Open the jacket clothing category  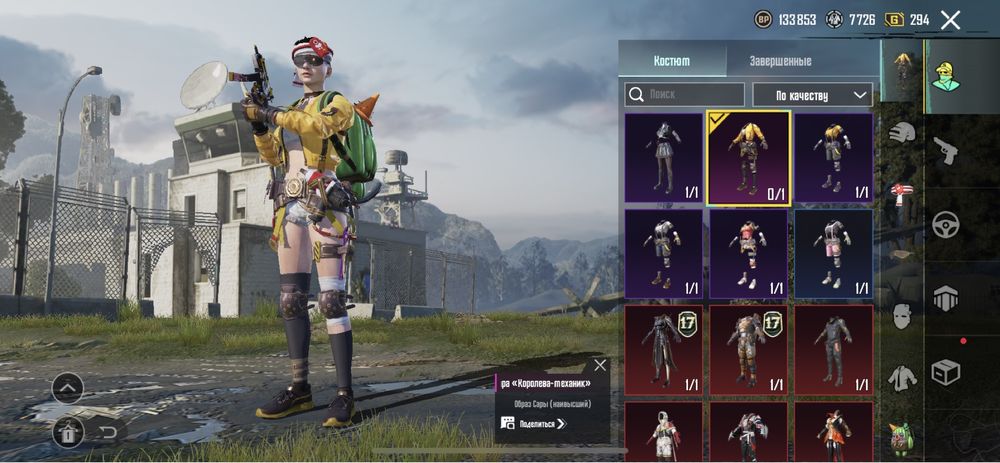[x=903, y=377]
